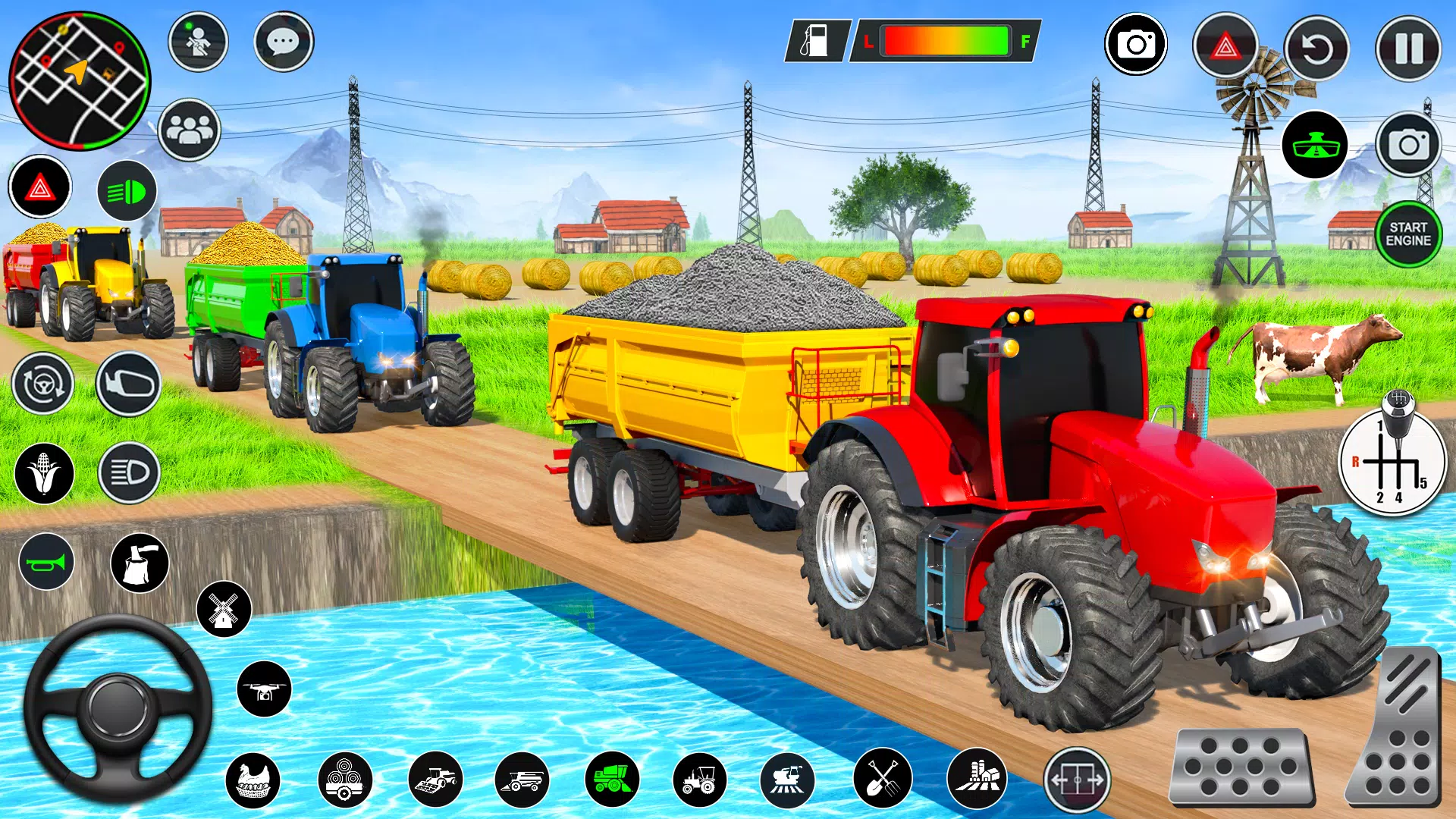Tap the corn crop icon

[43, 472]
